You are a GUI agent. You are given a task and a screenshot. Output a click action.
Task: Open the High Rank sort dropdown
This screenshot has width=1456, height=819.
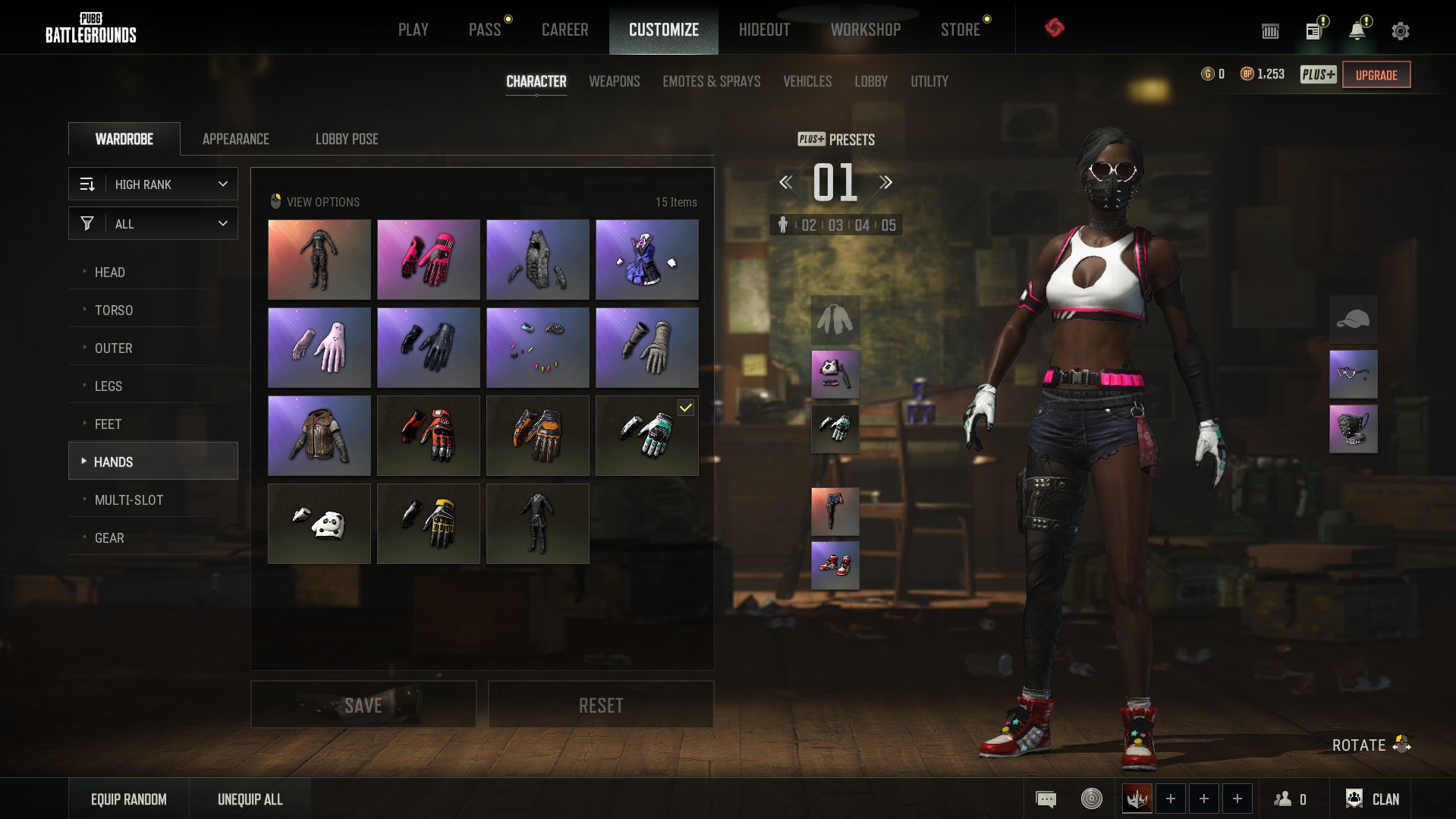[153, 184]
